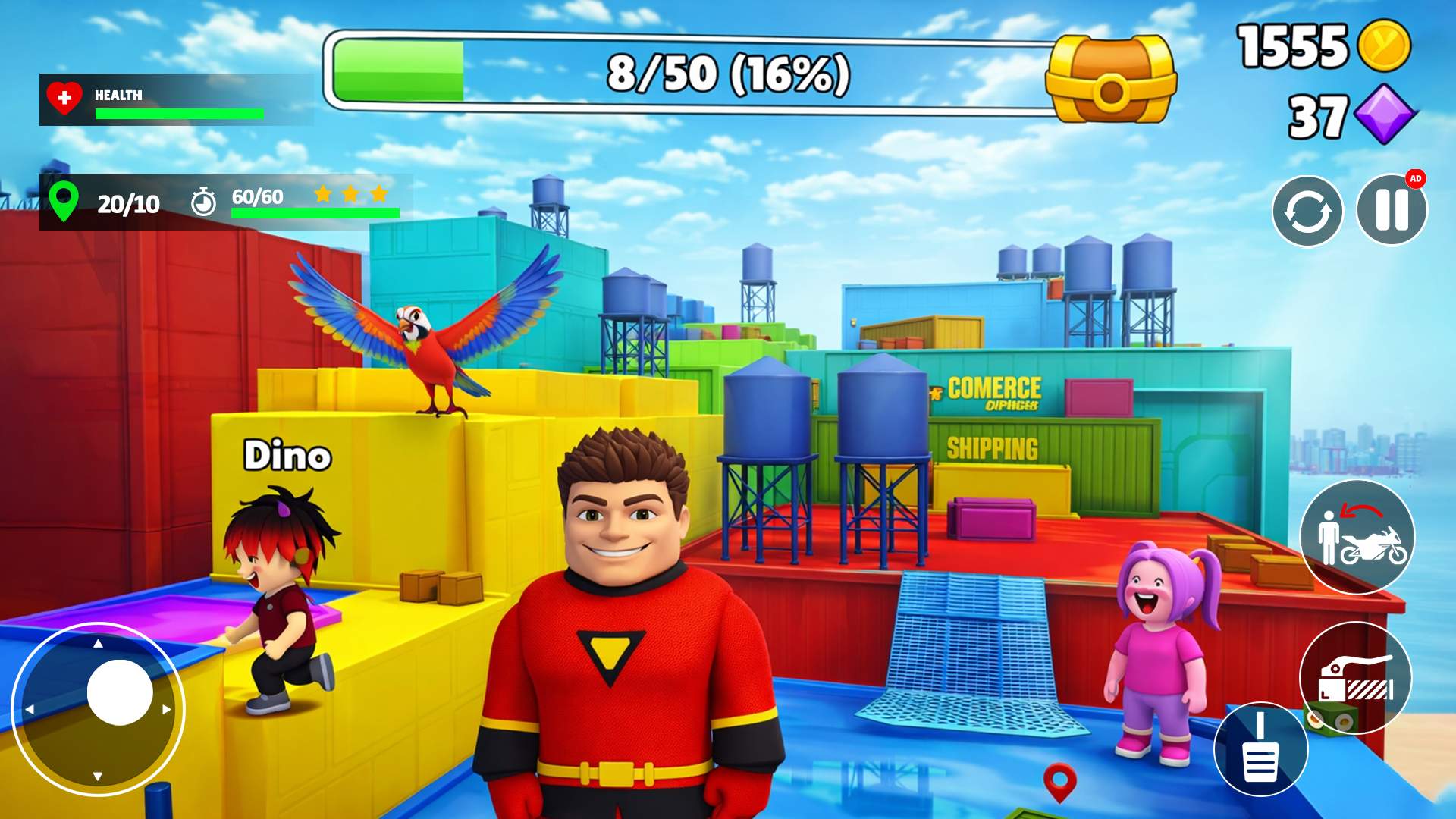Tap the heart health icon

click(x=64, y=97)
